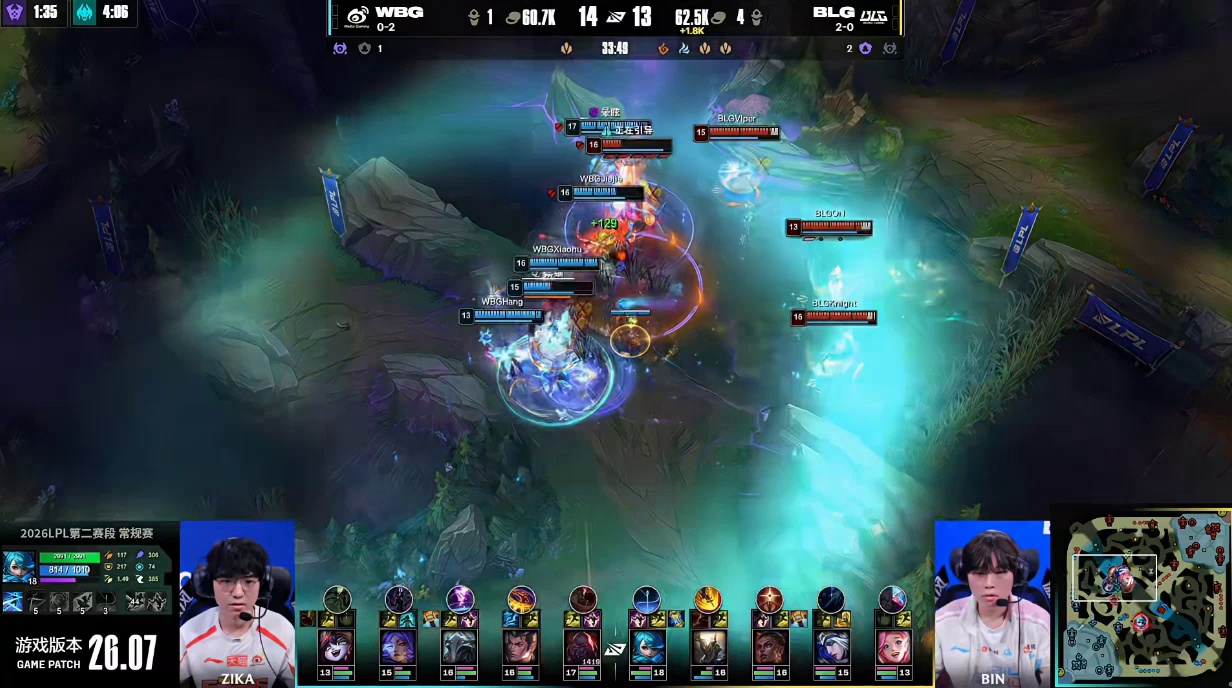The width and height of the screenshot is (1232, 688).
Task: Select the red-haired pigtailed champion portrait
Action: (337, 647)
